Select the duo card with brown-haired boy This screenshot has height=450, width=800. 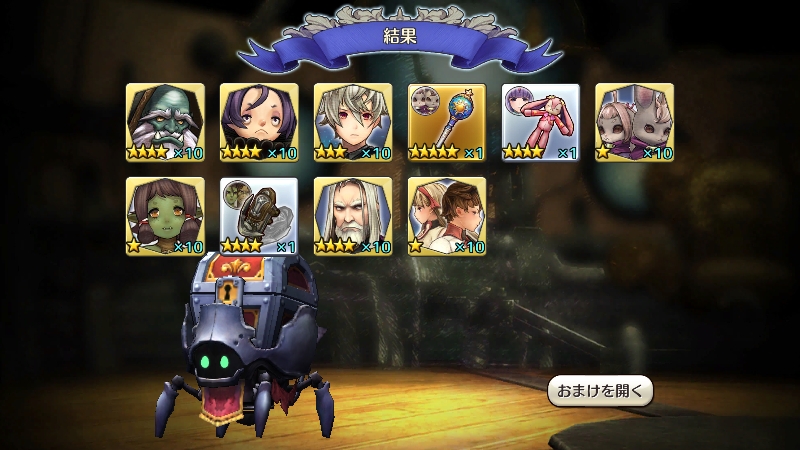(x=447, y=216)
